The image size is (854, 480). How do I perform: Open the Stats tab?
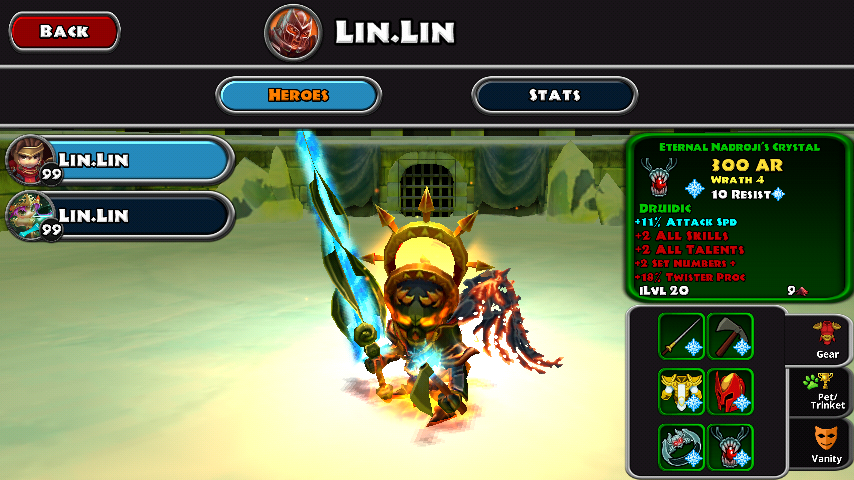(554, 95)
